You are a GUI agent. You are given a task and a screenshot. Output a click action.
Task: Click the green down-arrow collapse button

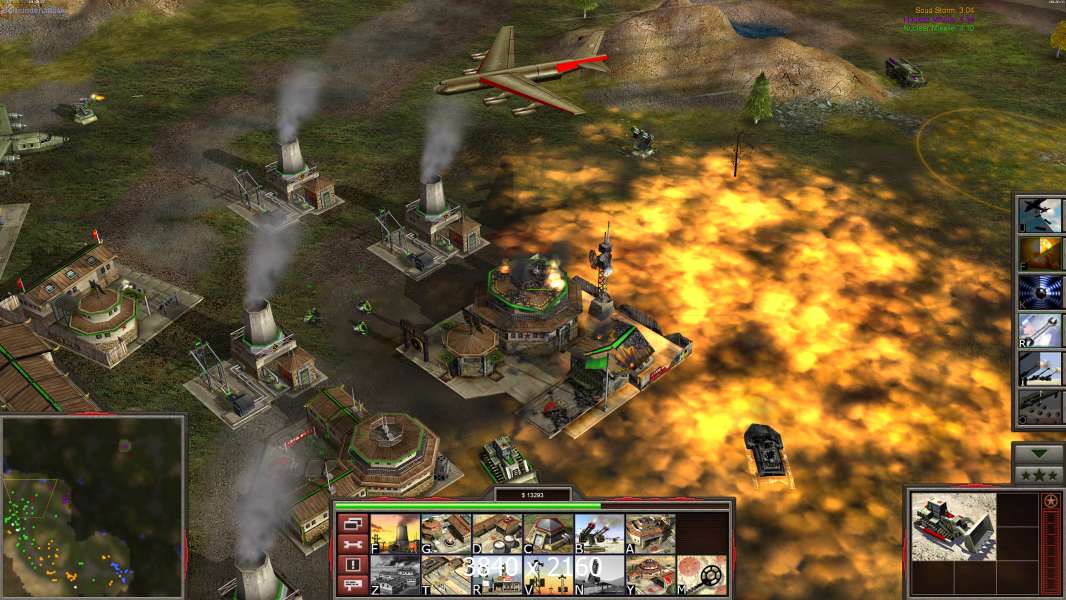point(1038,453)
